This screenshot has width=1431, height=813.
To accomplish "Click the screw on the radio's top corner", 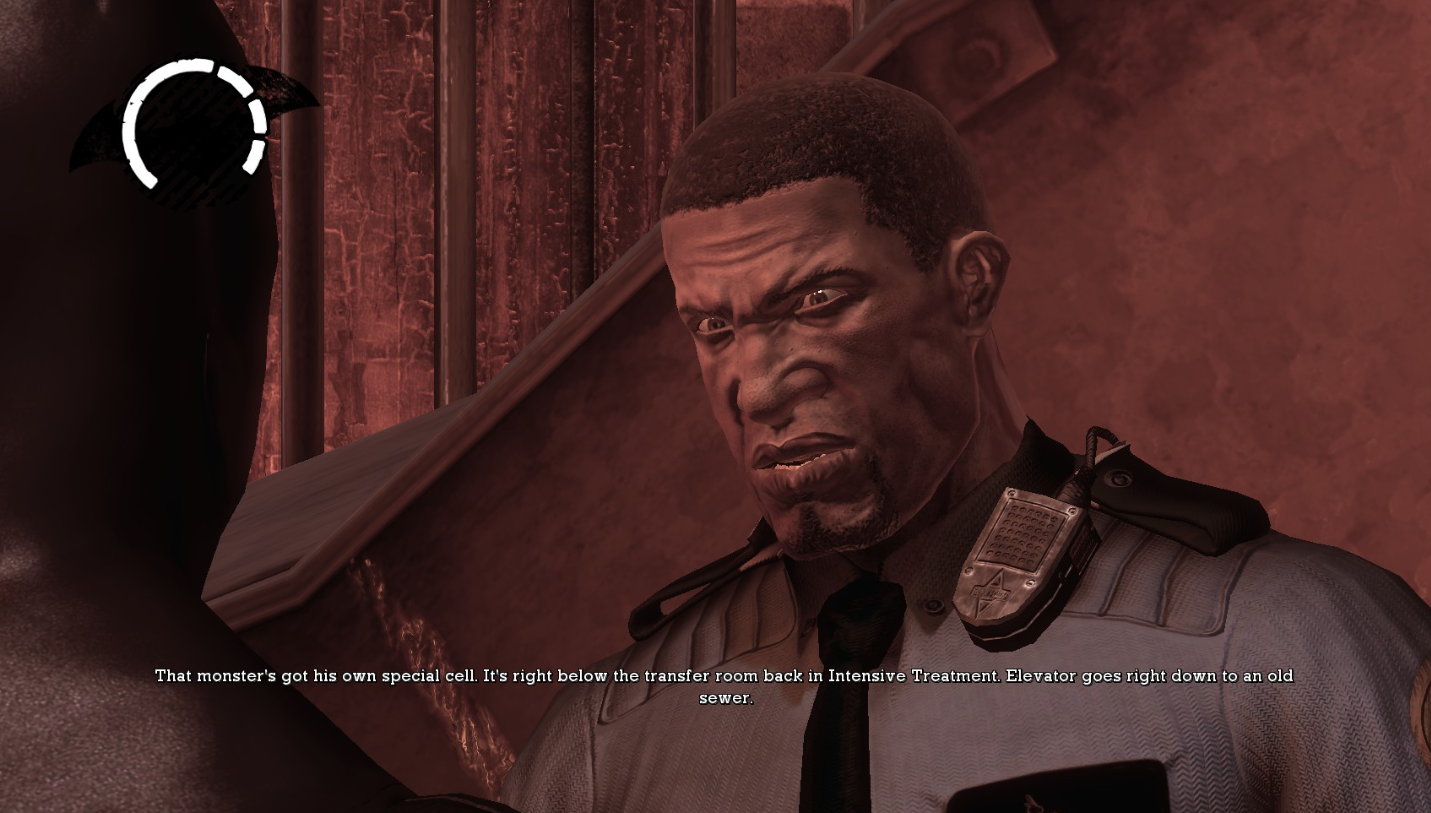I will point(1011,494).
